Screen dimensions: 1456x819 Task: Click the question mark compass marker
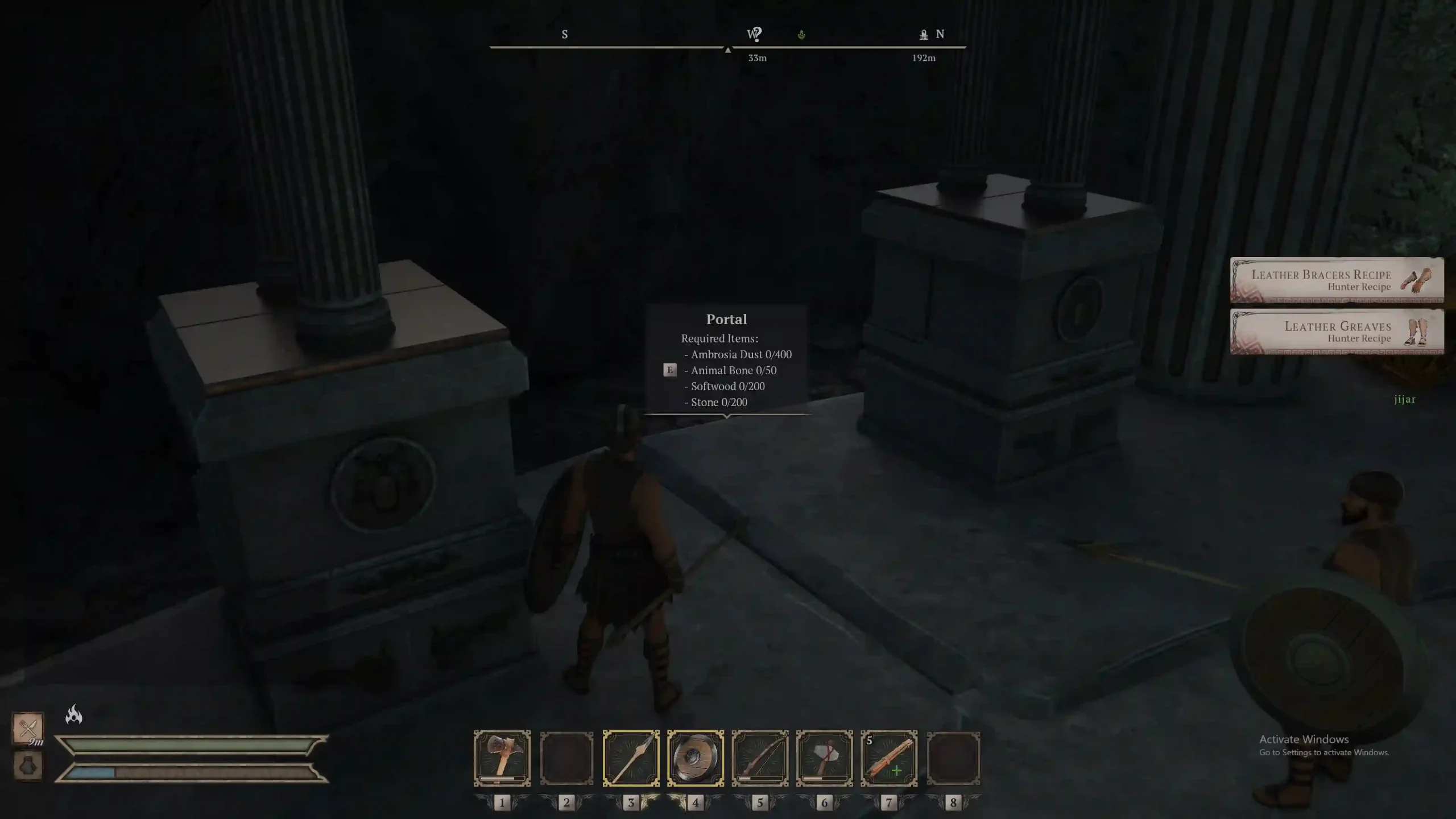756,35
